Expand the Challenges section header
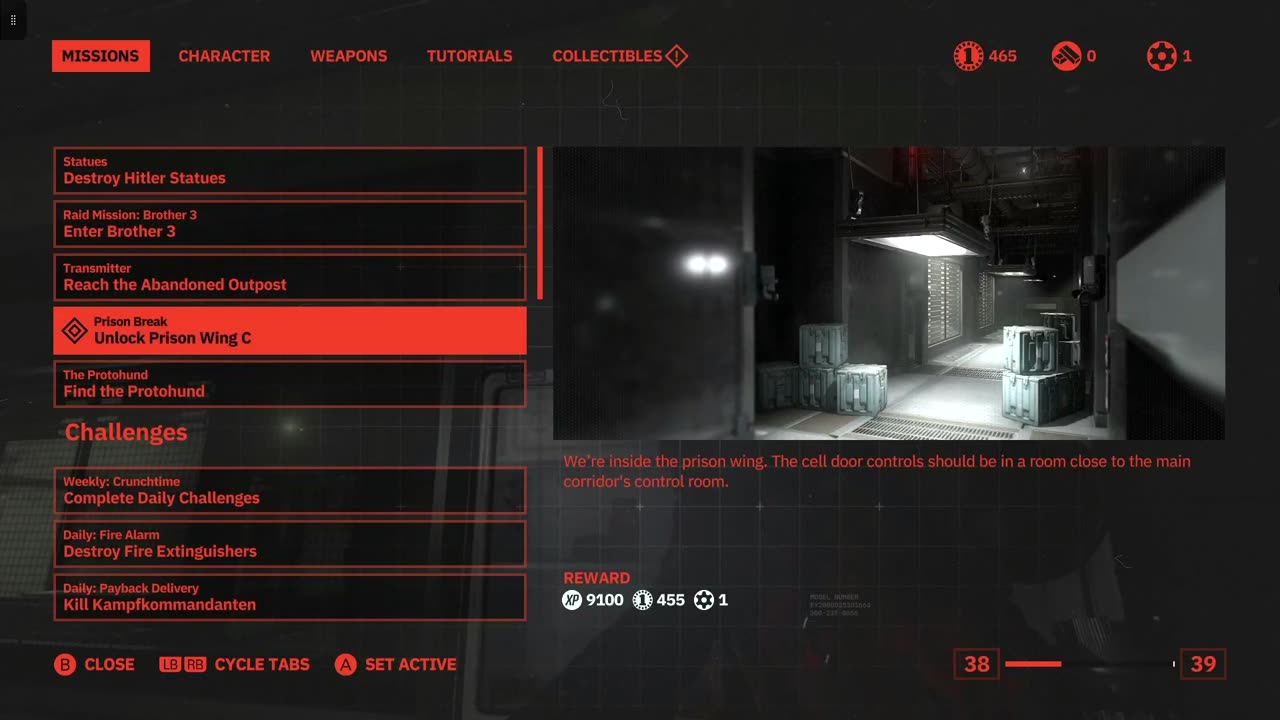The width and height of the screenshot is (1280, 720). tap(126, 432)
